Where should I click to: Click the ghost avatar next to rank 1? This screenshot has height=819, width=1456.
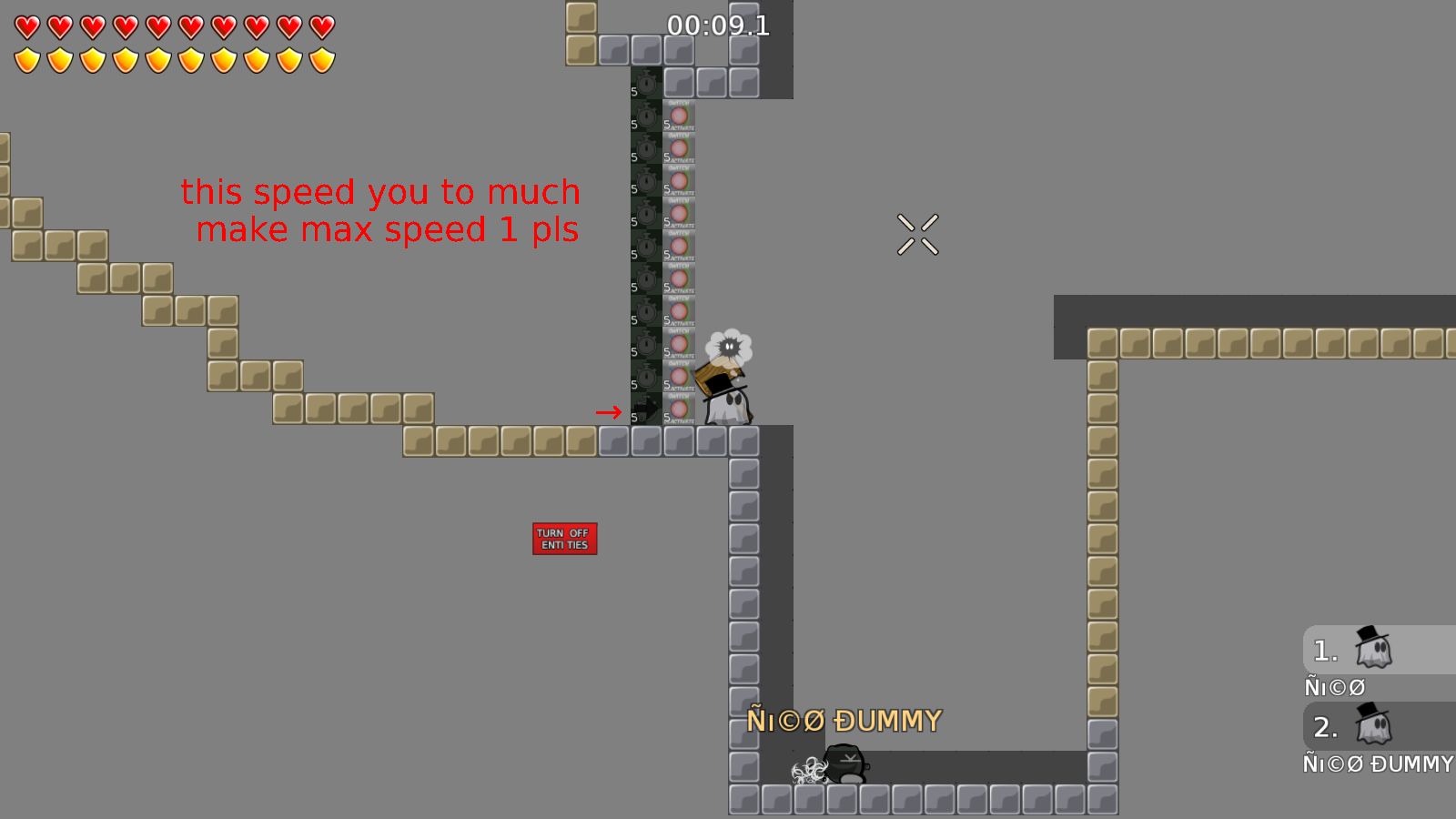(1372, 649)
